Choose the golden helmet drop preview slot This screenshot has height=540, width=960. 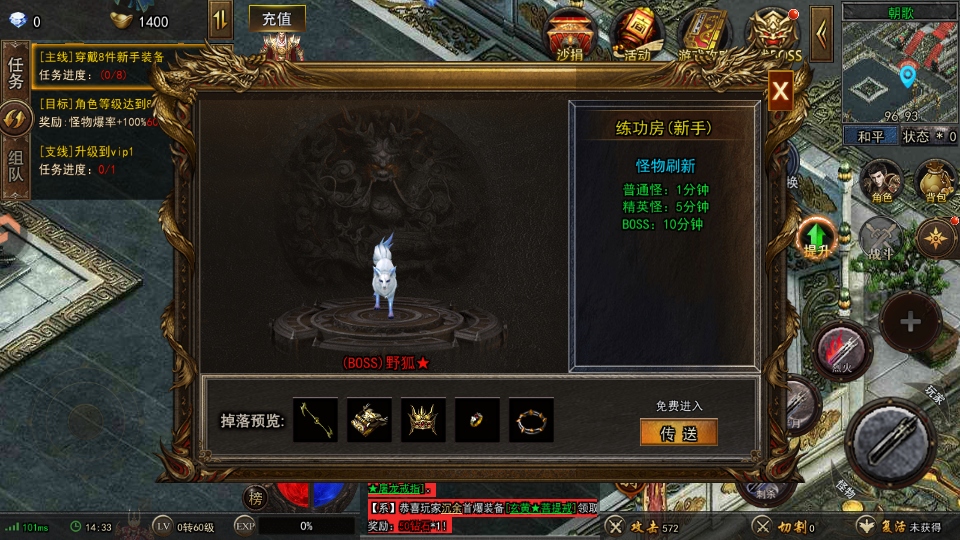click(423, 420)
